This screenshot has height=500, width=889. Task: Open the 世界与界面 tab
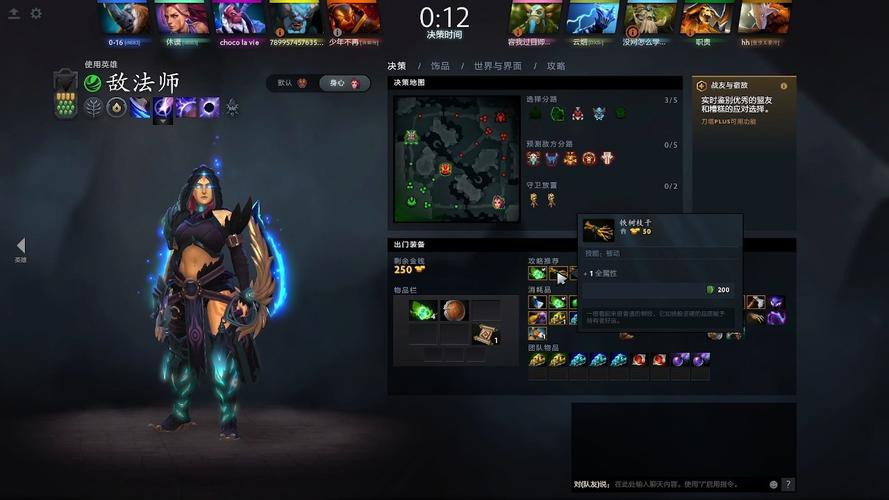pyautogui.click(x=498, y=66)
